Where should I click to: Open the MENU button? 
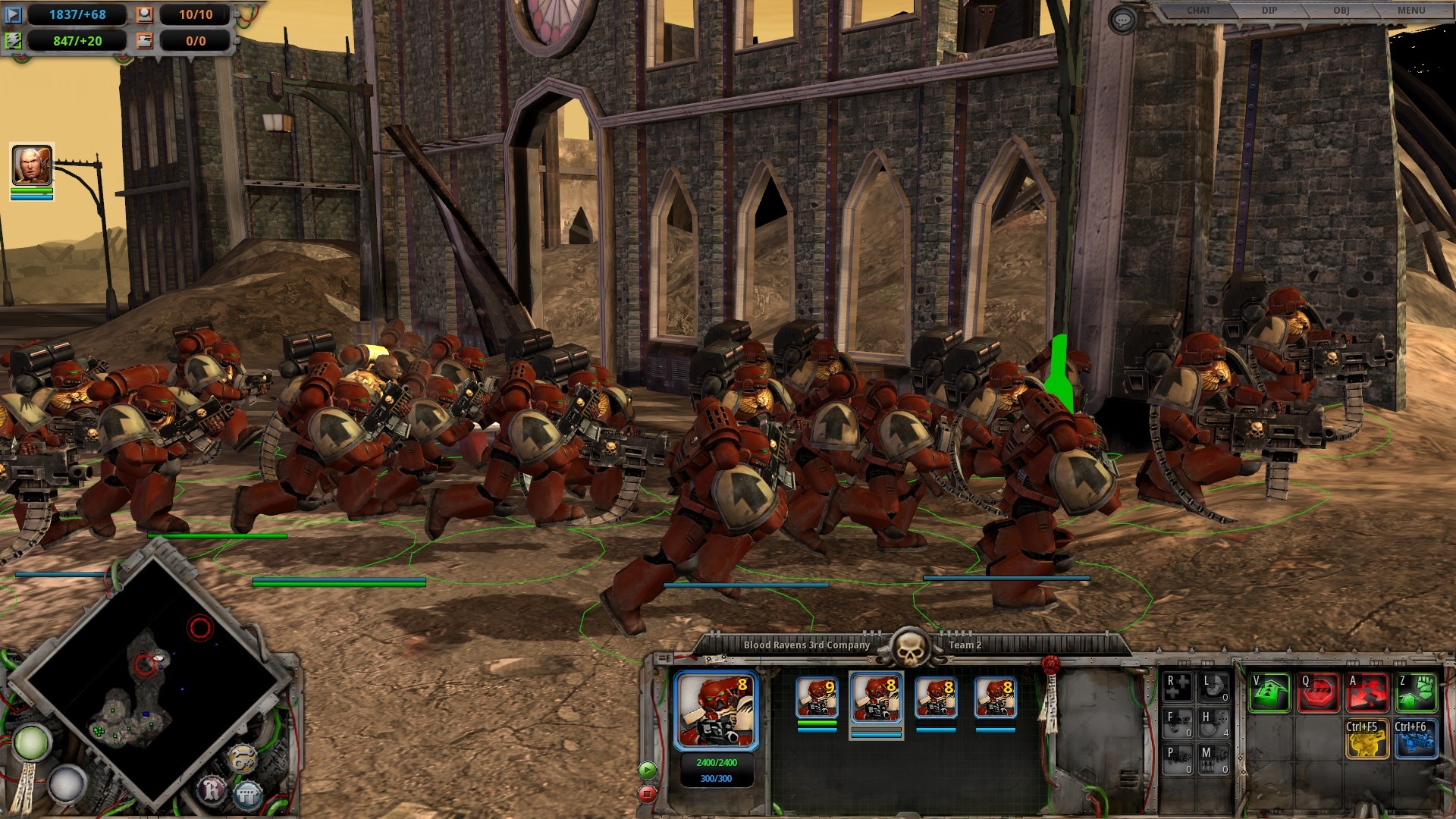pos(1410,11)
